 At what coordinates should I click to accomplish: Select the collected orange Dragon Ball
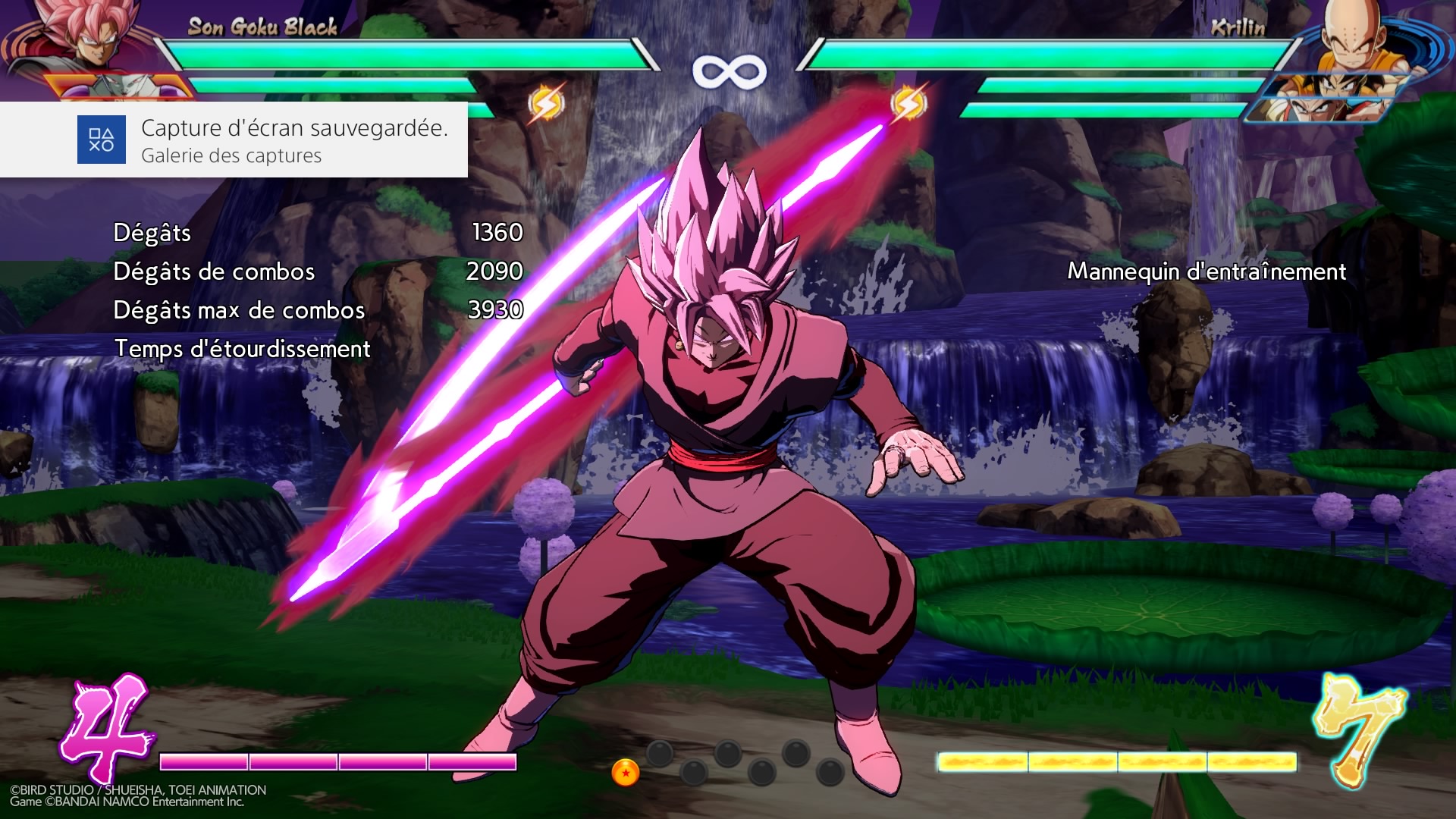click(x=626, y=772)
